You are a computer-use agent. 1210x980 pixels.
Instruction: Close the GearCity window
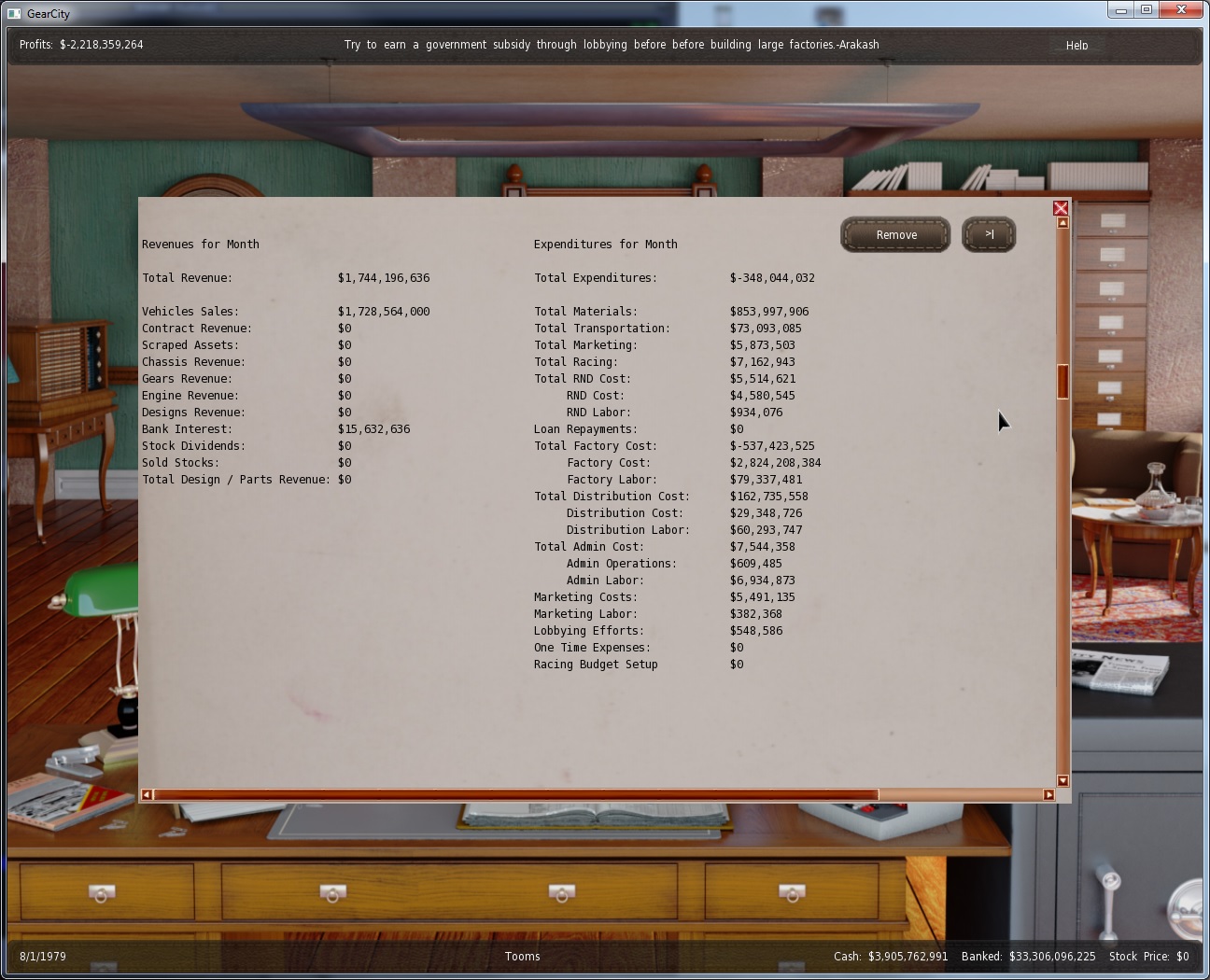click(1181, 10)
